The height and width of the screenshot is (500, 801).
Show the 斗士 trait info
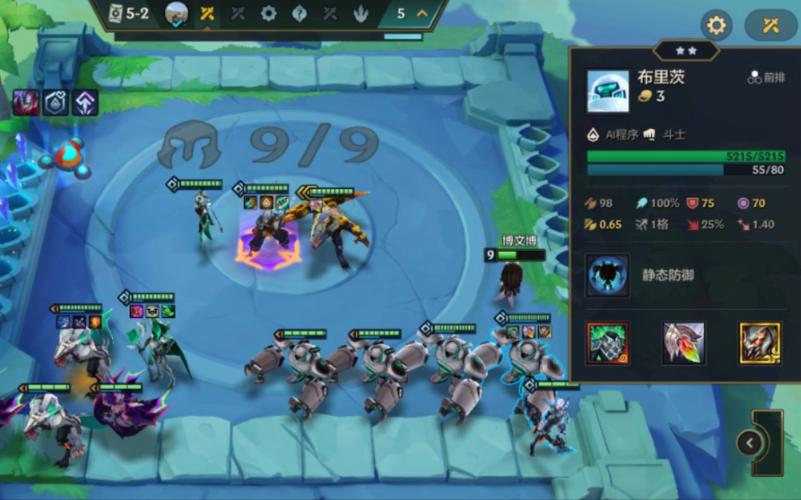pos(667,133)
